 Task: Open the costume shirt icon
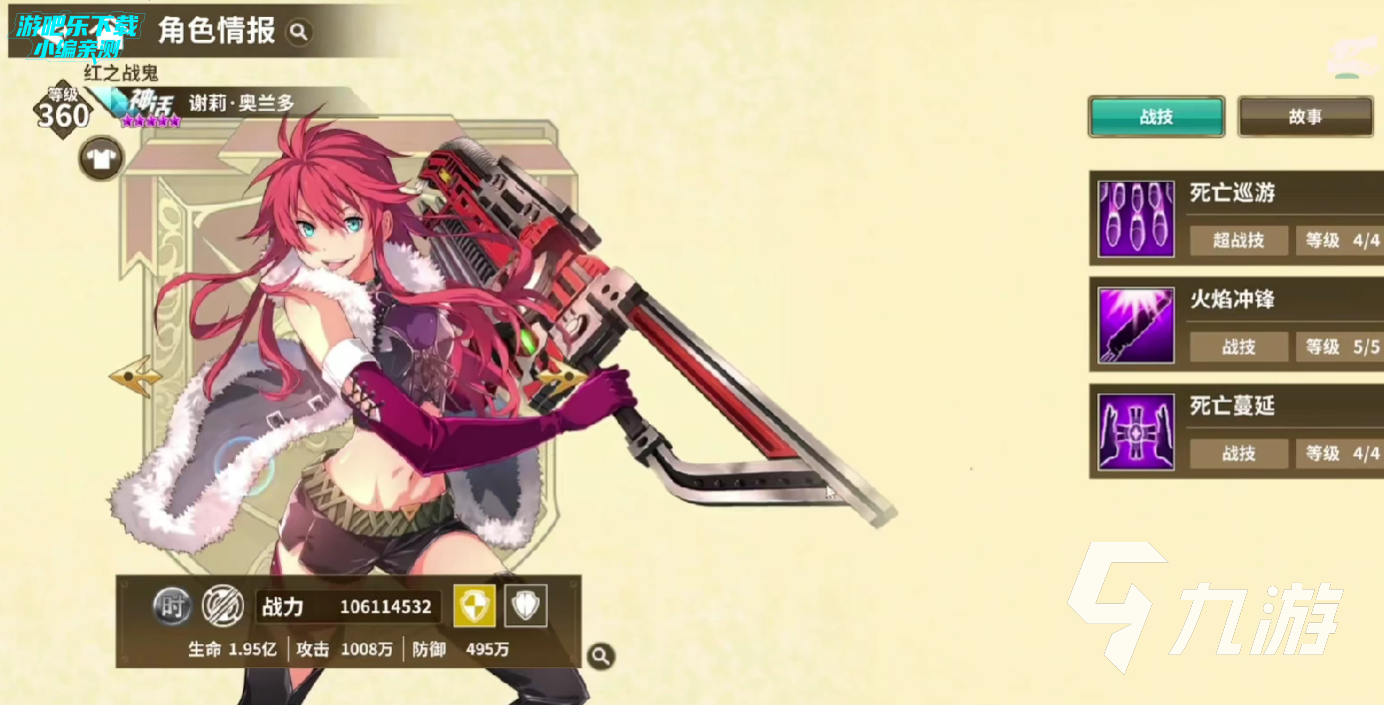pyautogui.click(x=101, y=158)
